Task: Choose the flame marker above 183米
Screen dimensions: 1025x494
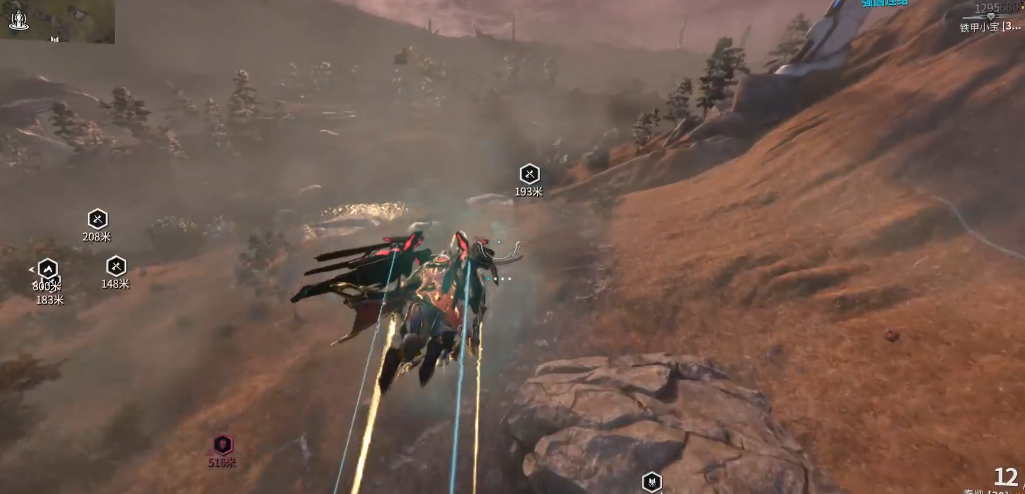Action: tap(47, 269)
